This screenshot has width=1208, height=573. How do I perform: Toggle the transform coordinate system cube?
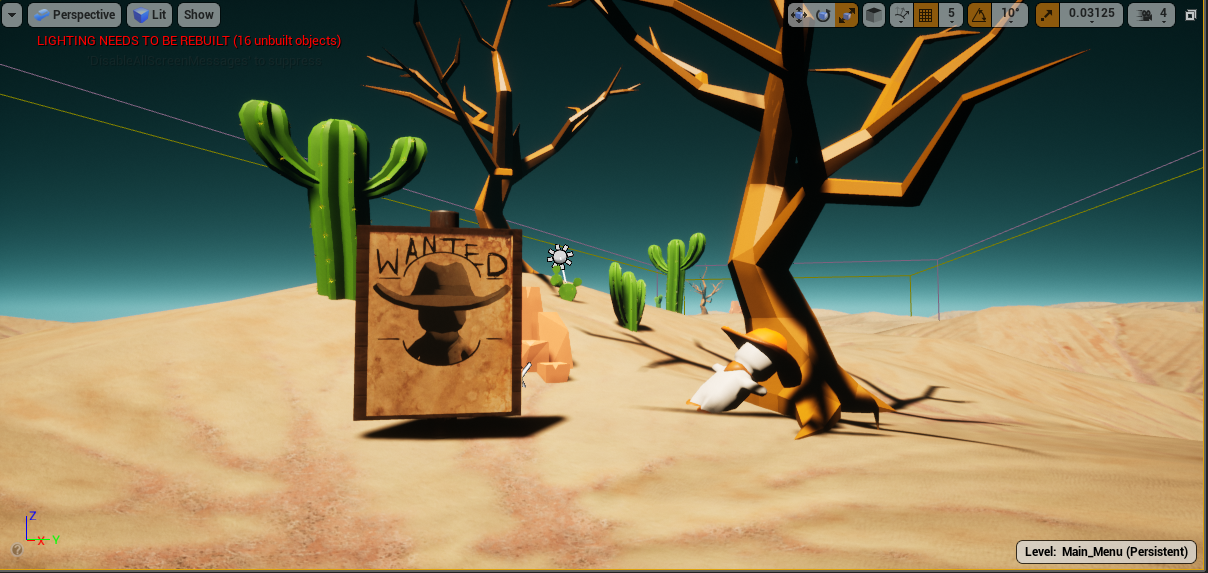[x=874, y=15]
